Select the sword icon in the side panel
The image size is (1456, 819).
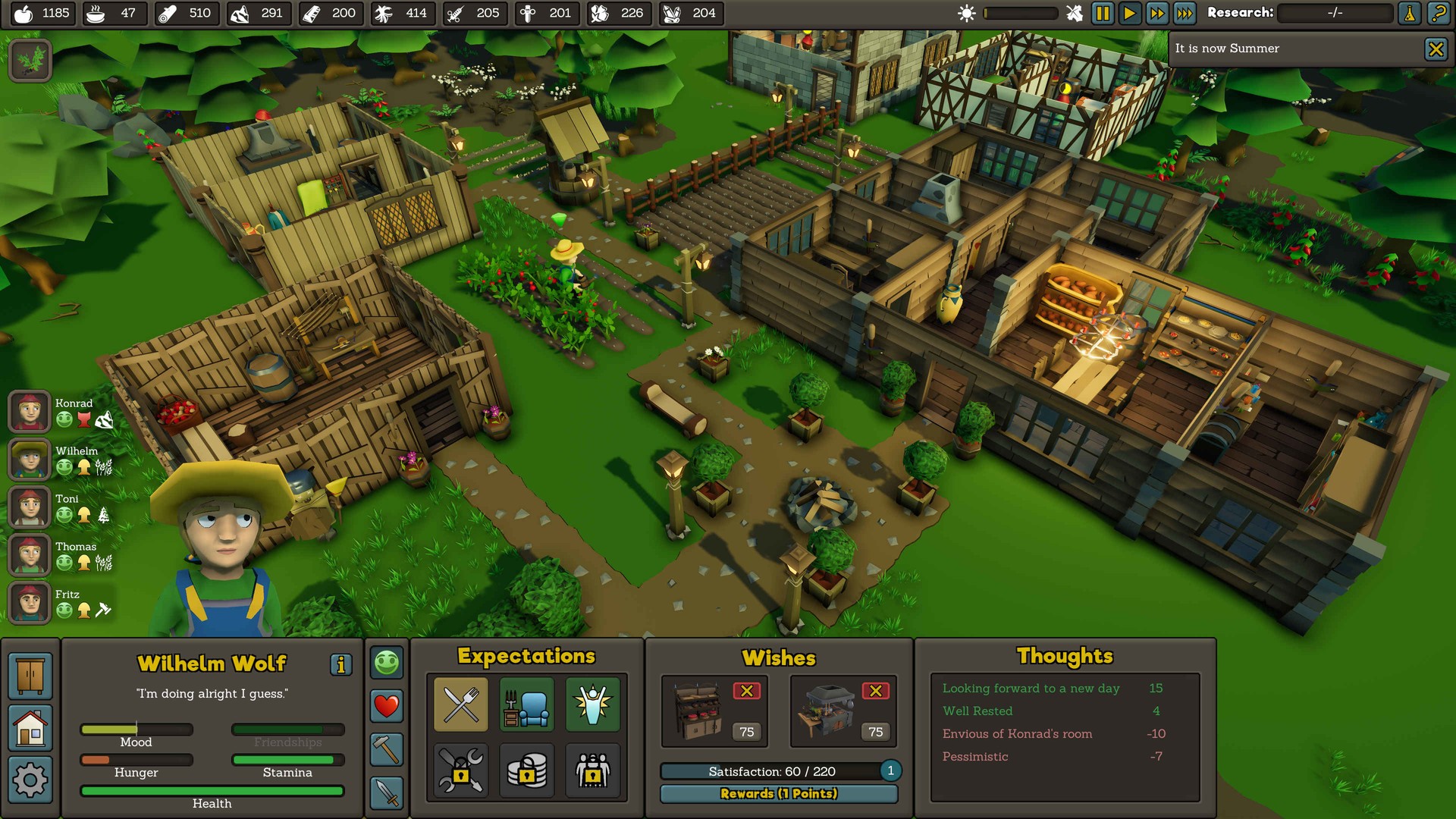pos(386,787)
